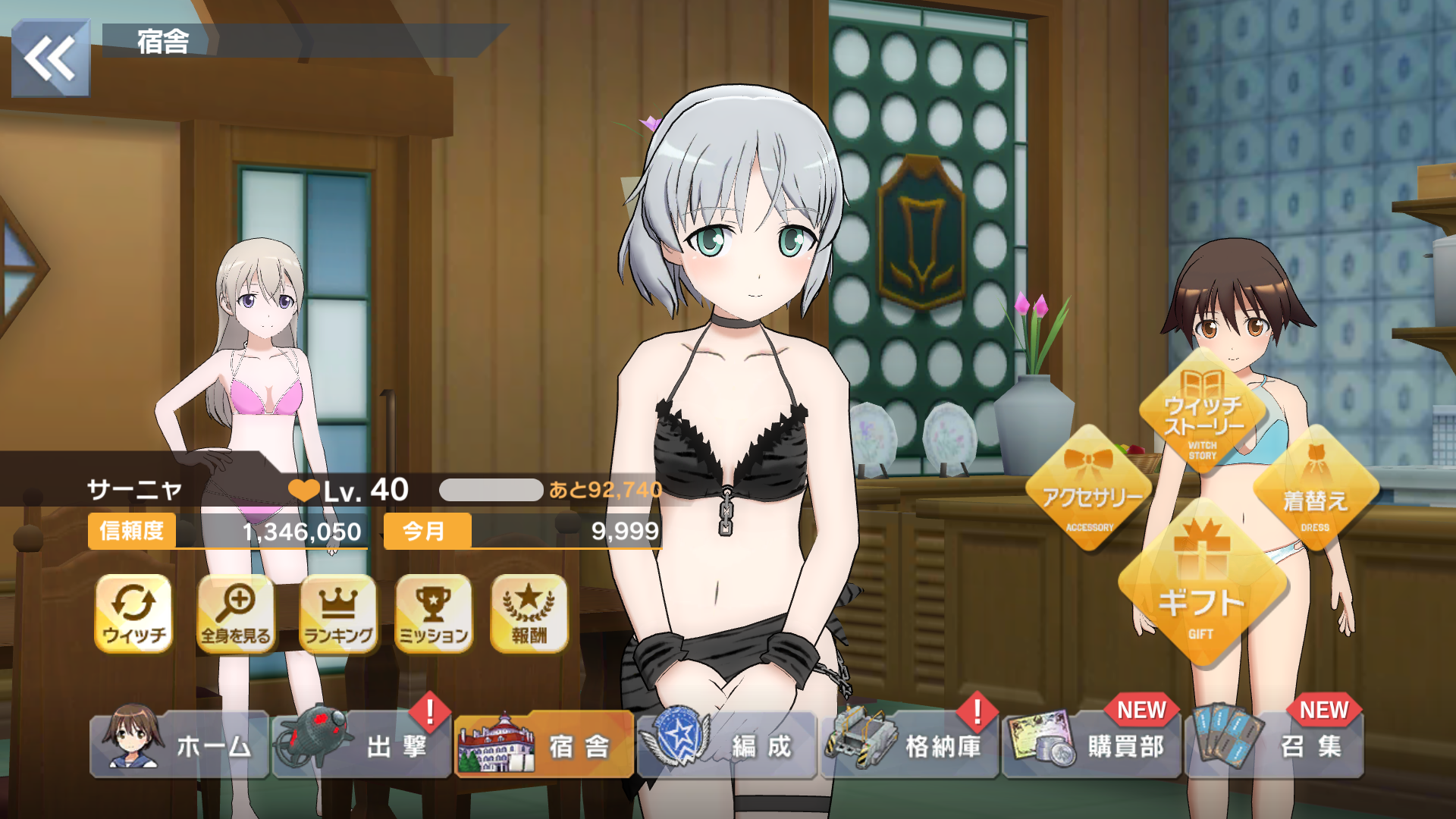Screen dimensions: 1456x819
Task: Switch witch with the ウィッチ button
Action: [x=133, y=613]
